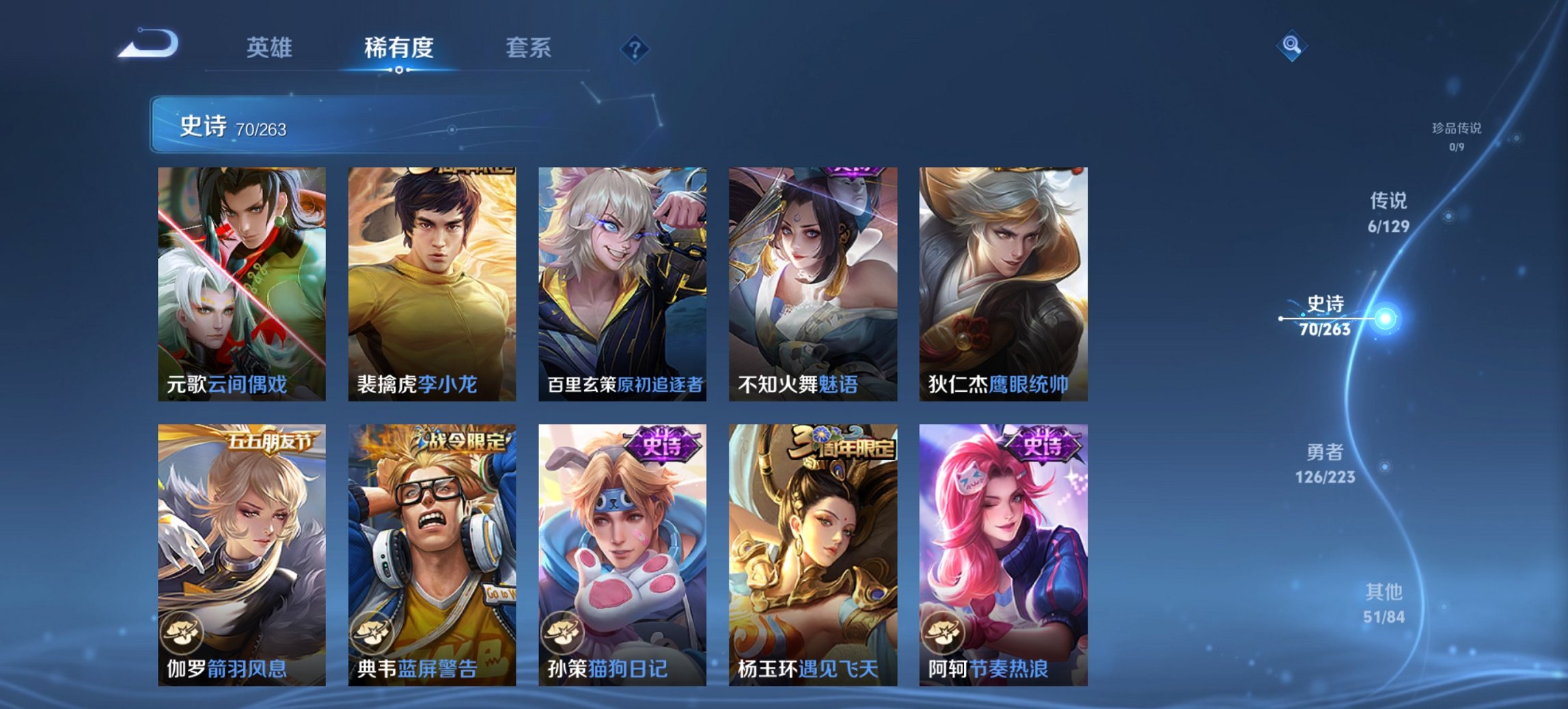Switch to the 套系 tab
The image size is (1568, 709).
click(x=529, y=48)
